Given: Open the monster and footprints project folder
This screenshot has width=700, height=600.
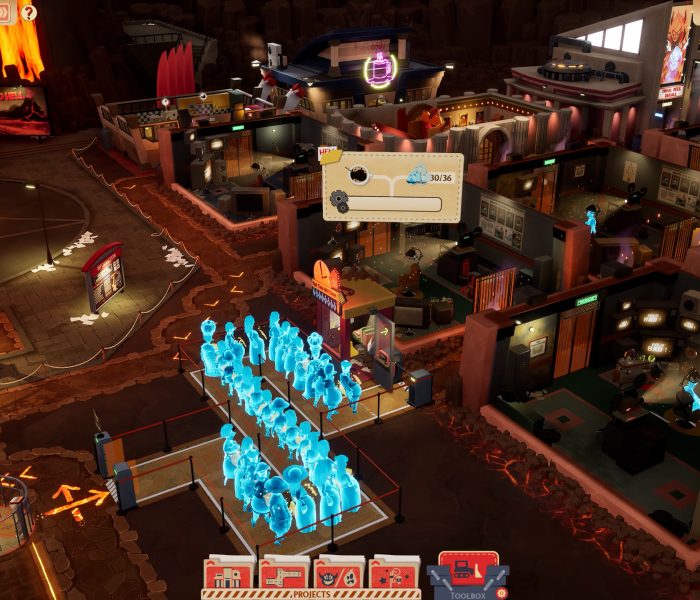Looking at the screenshot, I should 339,575.
